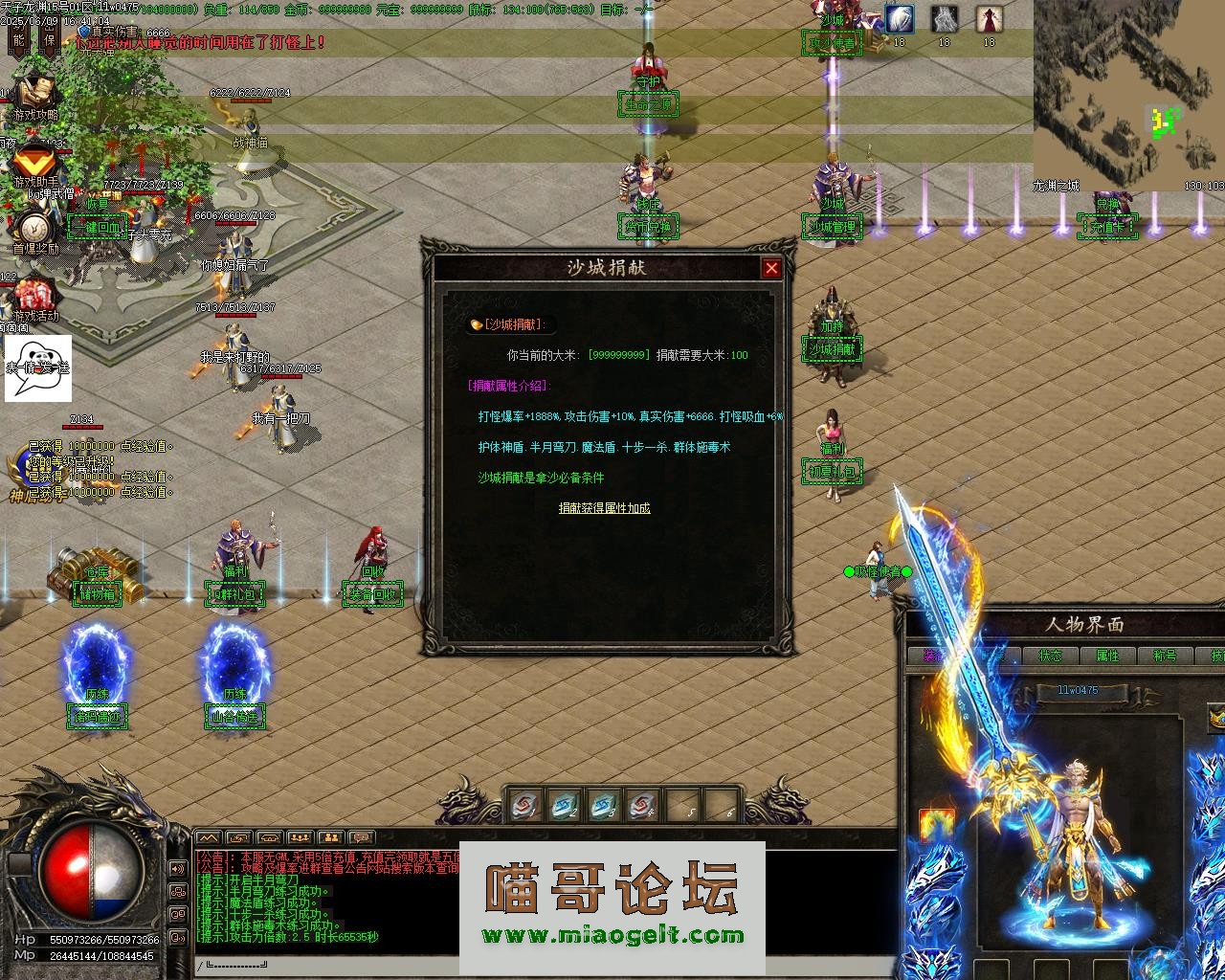Claim the 首爆奖励 first-kill reward

point(34,226)
